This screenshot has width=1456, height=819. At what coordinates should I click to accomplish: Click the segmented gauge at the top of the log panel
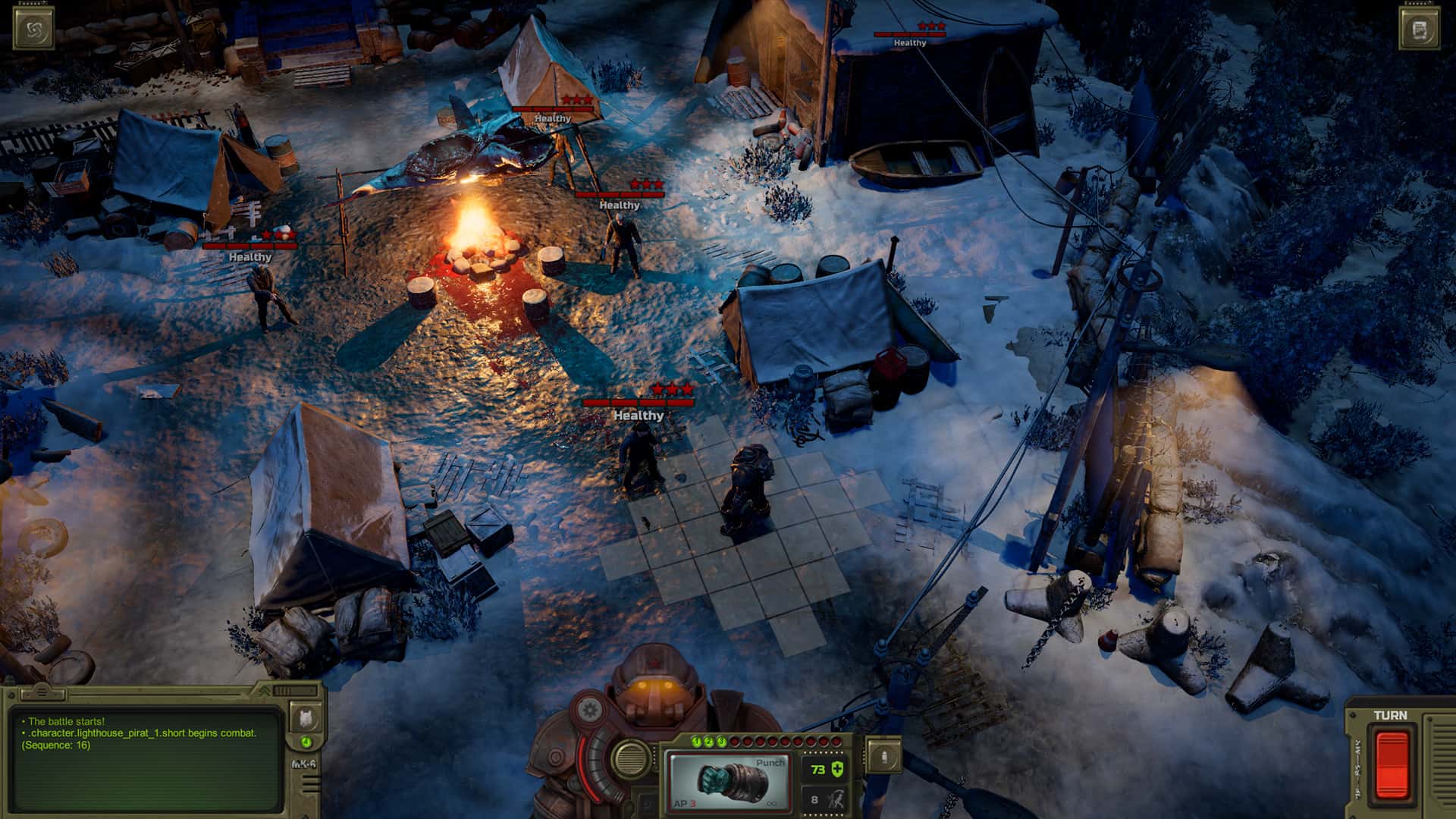point(294,691)
